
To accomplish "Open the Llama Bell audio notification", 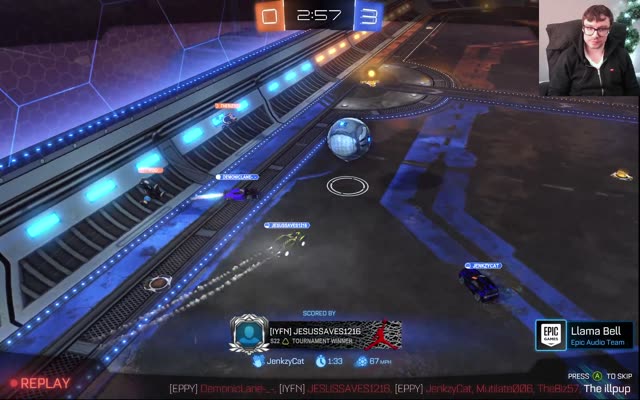I will click(x=597, y=335).
